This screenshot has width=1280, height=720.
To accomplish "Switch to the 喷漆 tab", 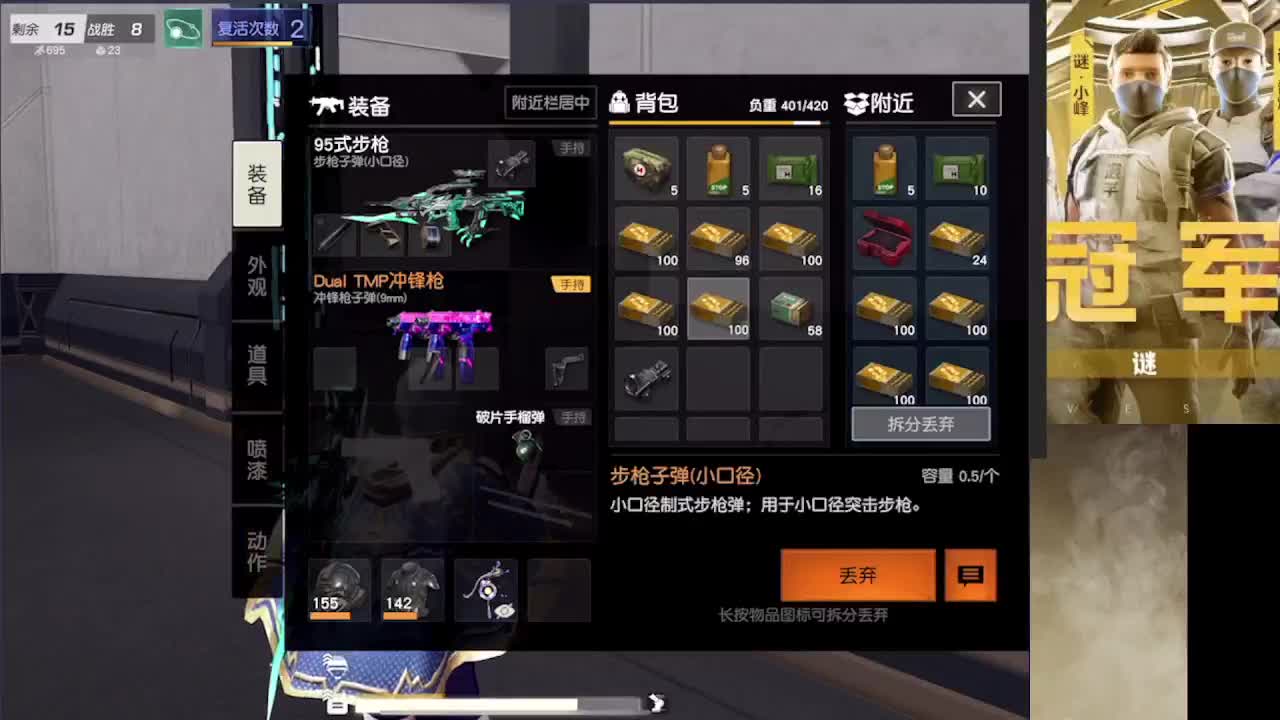I will click(x=257, y=460).
